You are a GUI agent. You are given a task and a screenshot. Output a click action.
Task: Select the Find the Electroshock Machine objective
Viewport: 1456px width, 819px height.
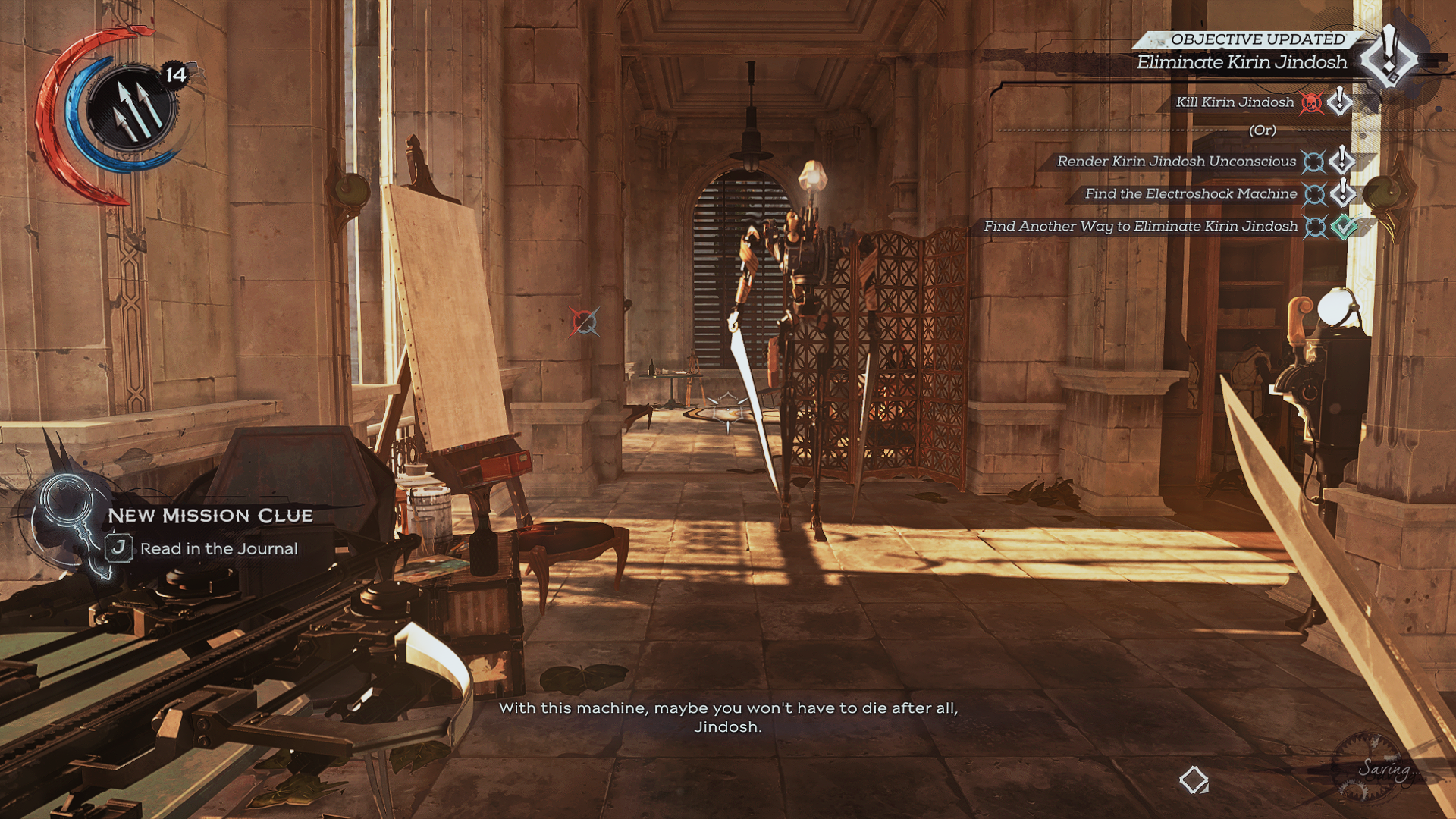point(1191,194)
